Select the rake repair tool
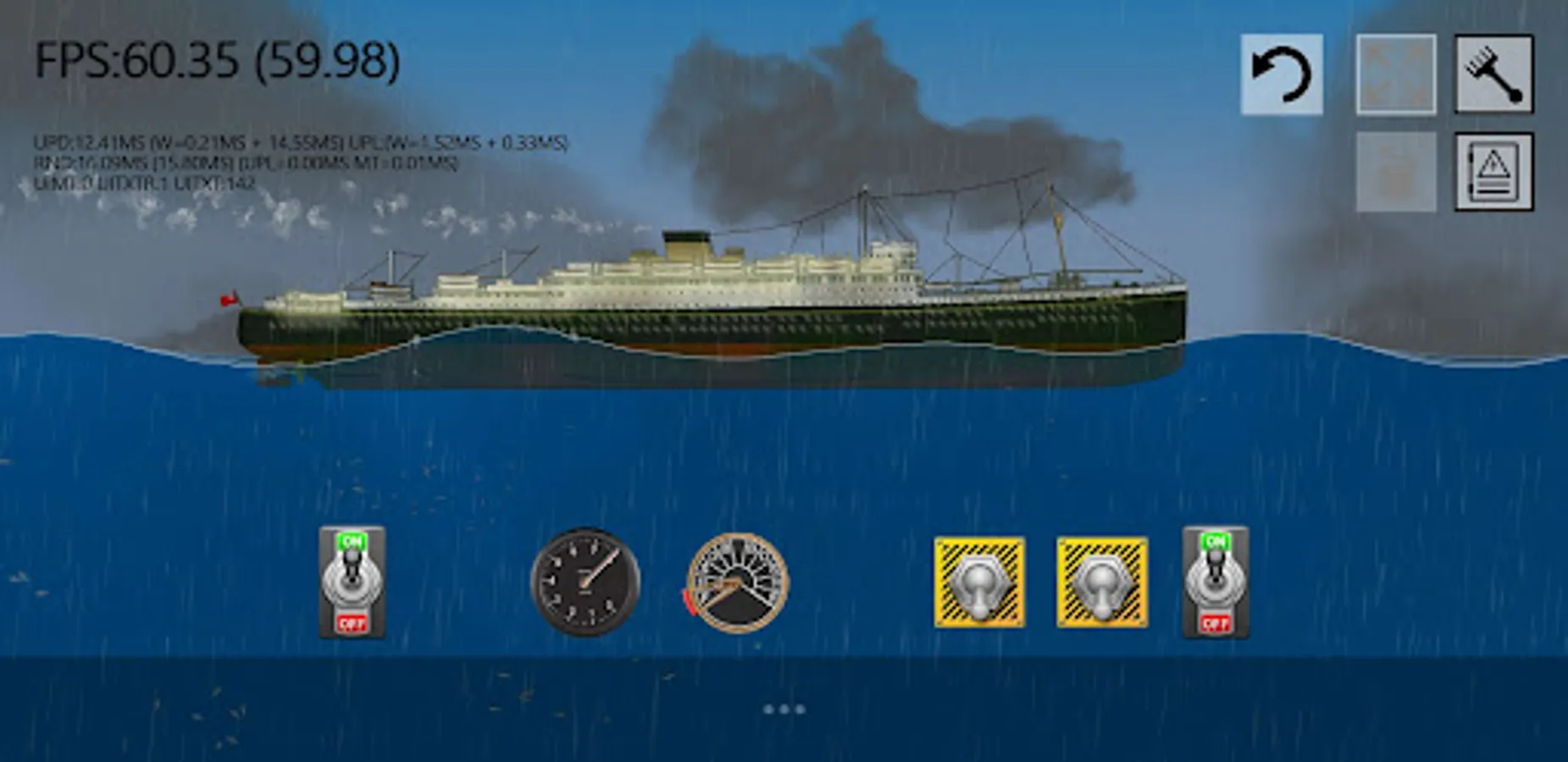The height and width of the screenshot is (762, 1568). point(1496,75)
